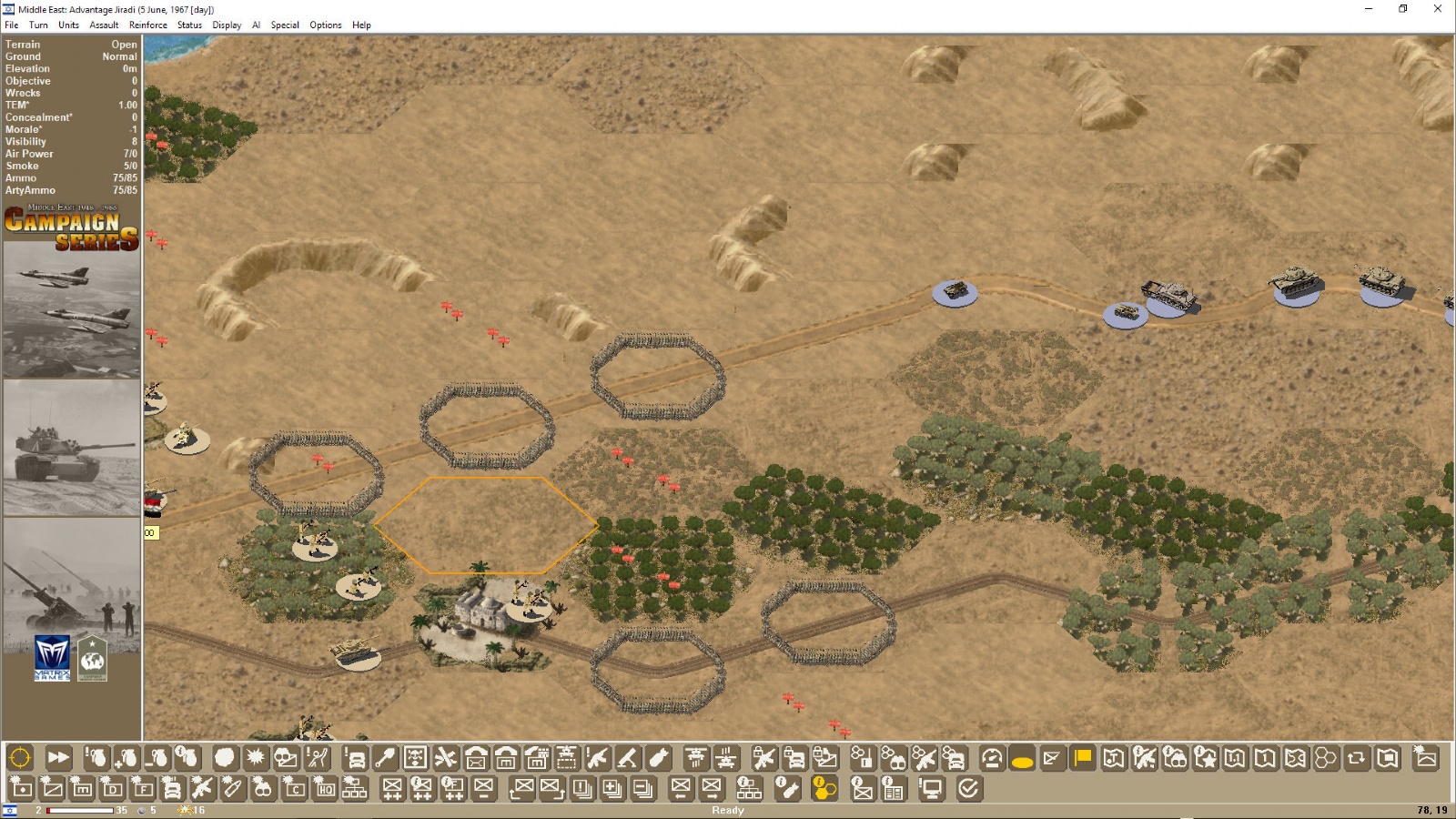Viewport: 1456px width, 819px height.
Task: Open the Display menu
Action: pyautogui.click(x=227, y=25)
